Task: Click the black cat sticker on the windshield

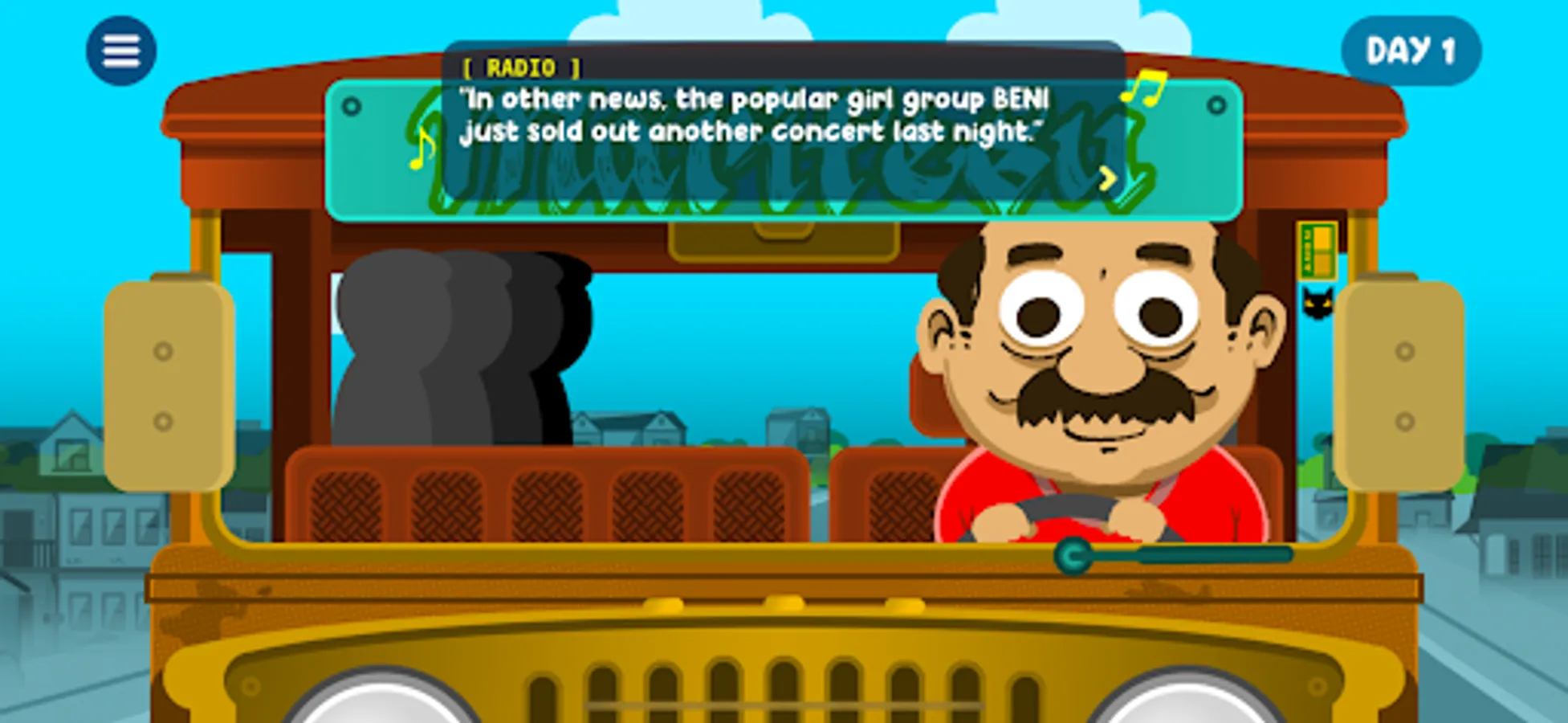Action: (1317, 304)
